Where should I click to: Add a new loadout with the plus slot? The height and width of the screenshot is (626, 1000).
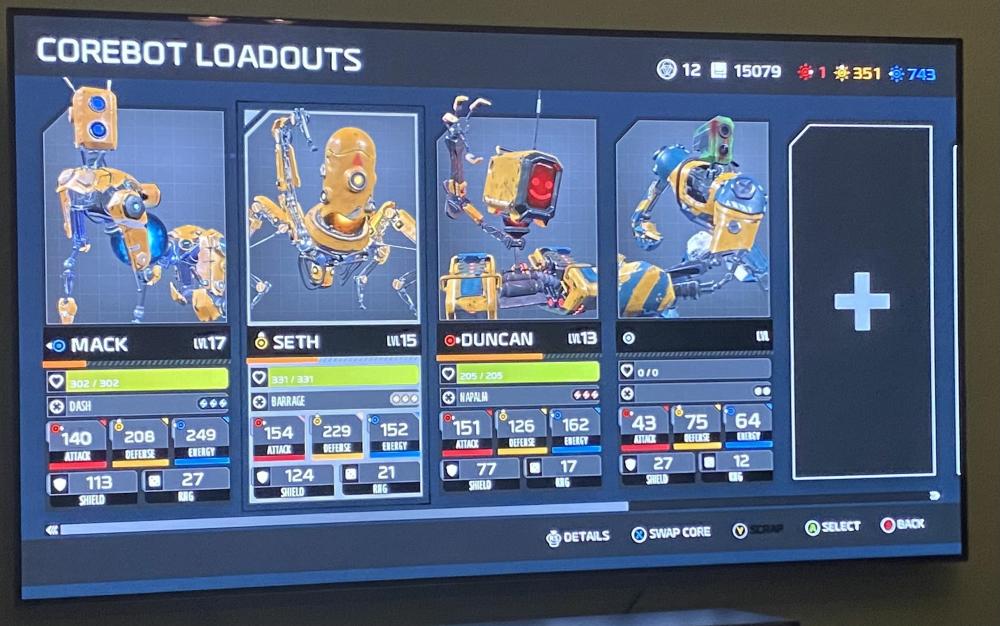tap(862, 301)
